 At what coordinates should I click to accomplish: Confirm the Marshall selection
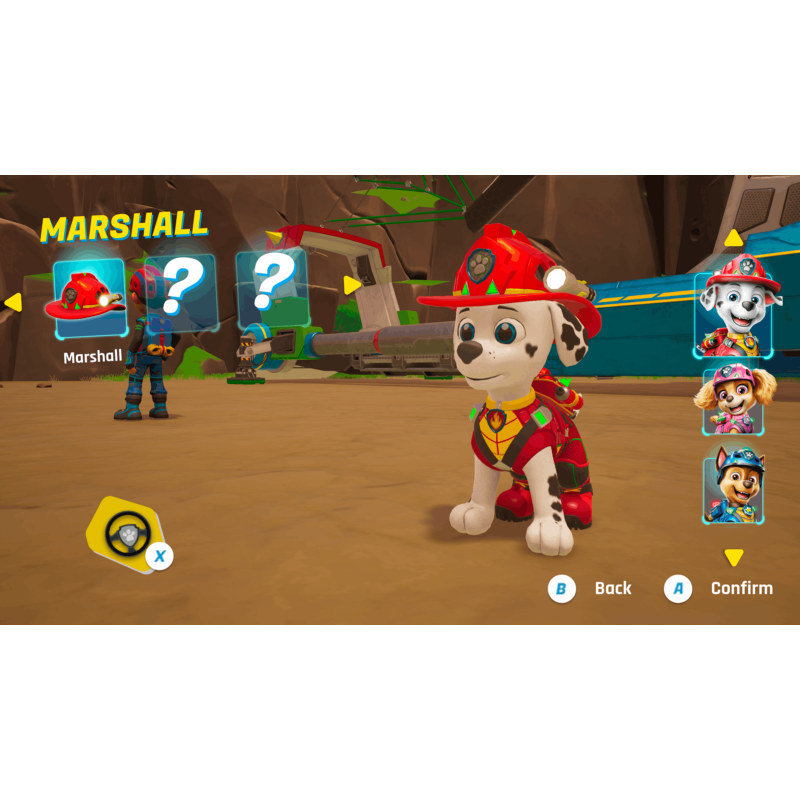(720, 588)
